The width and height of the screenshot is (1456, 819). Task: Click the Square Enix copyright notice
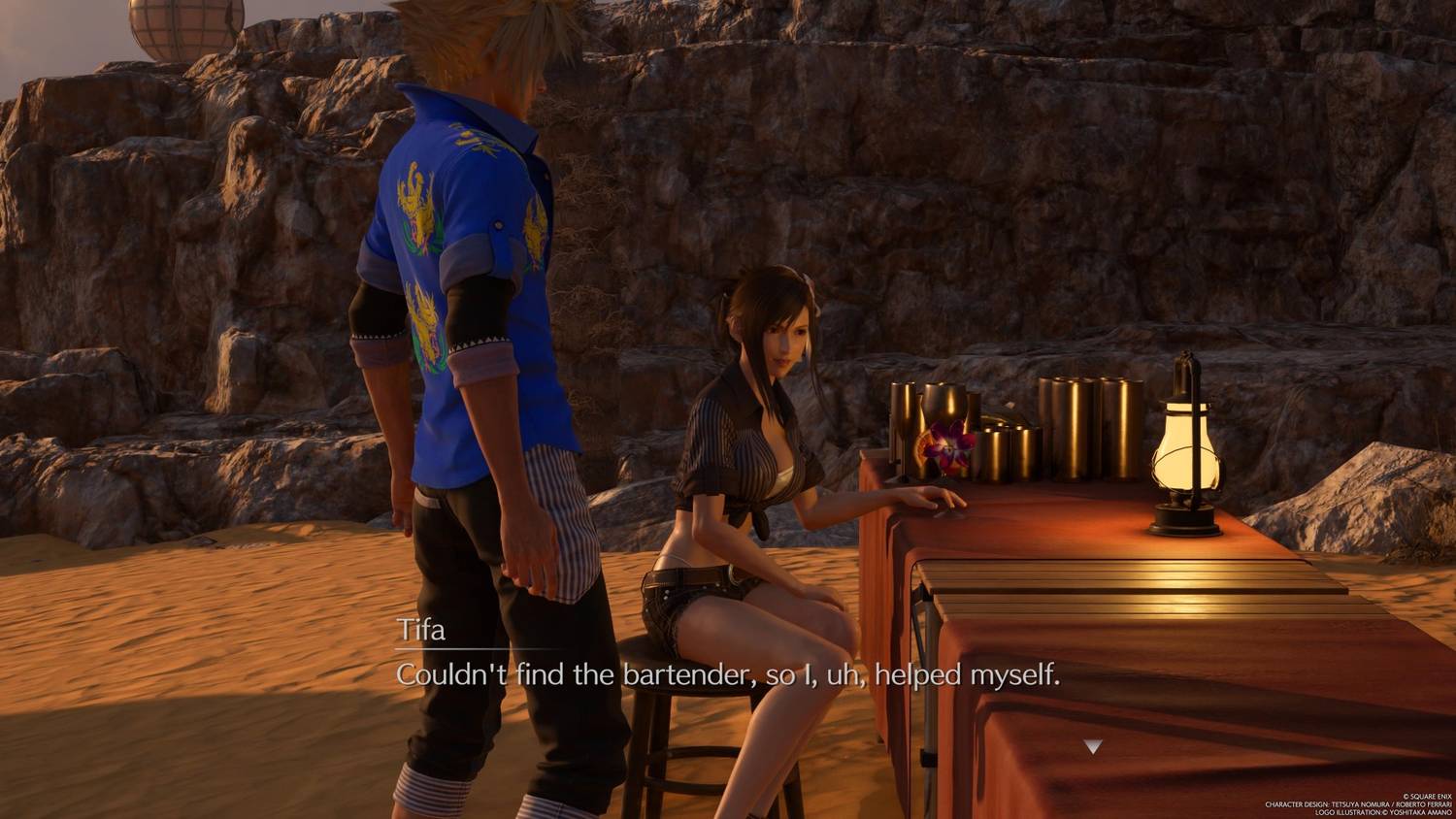coord(1427,797)
